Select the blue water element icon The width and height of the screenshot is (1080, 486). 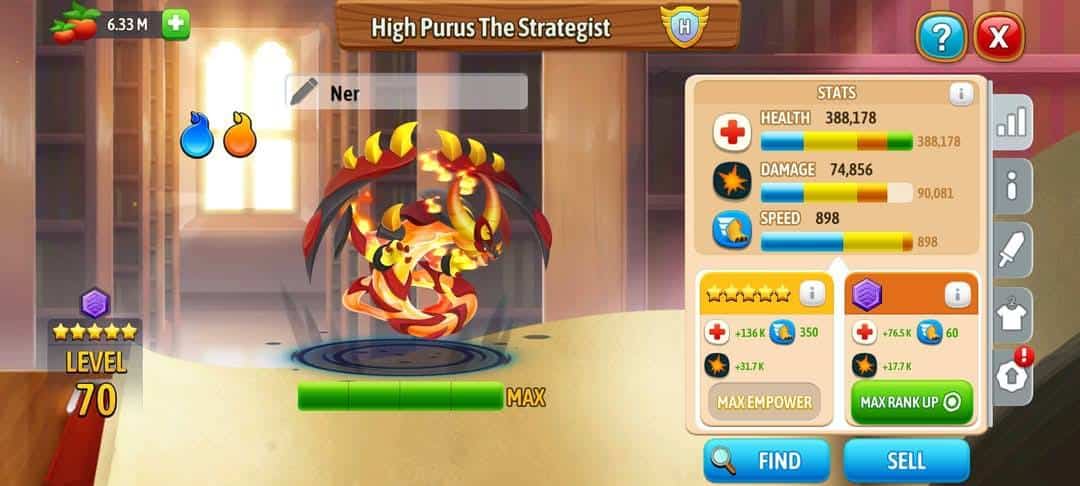pyautogui.click(x=197, y=137)
